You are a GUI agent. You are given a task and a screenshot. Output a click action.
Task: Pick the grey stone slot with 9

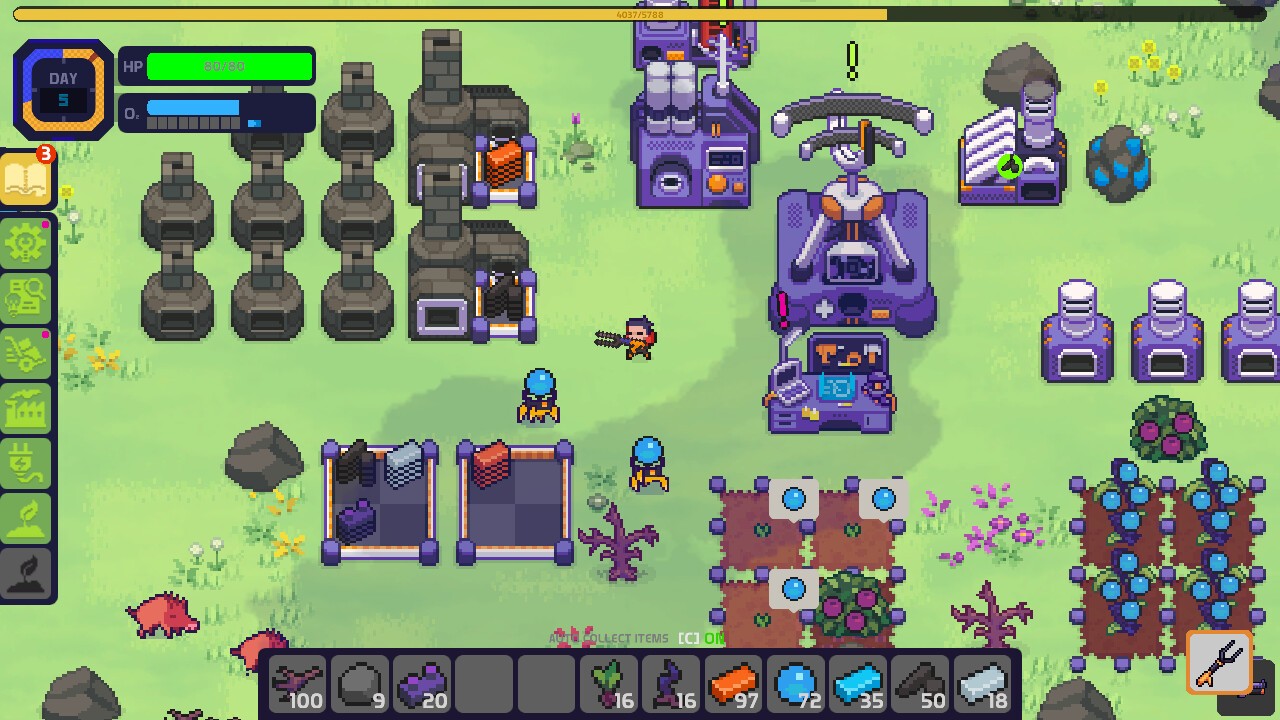click(359, 686)
